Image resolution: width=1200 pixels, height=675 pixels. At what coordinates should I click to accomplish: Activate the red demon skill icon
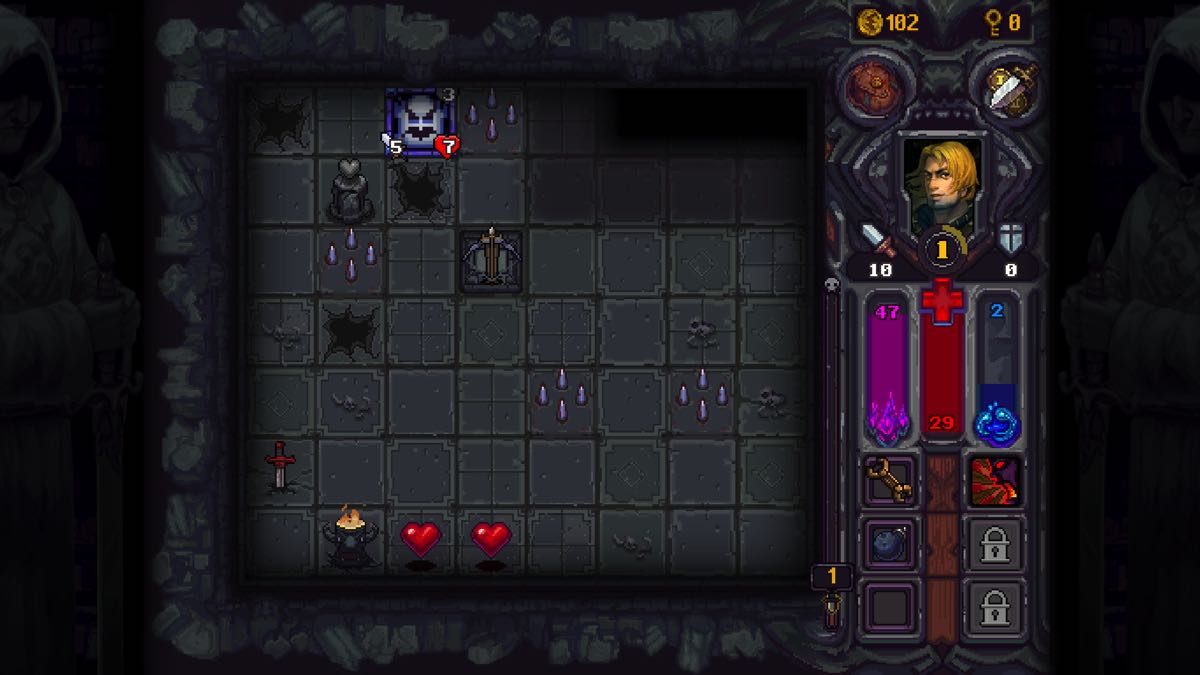click(996, 481)
